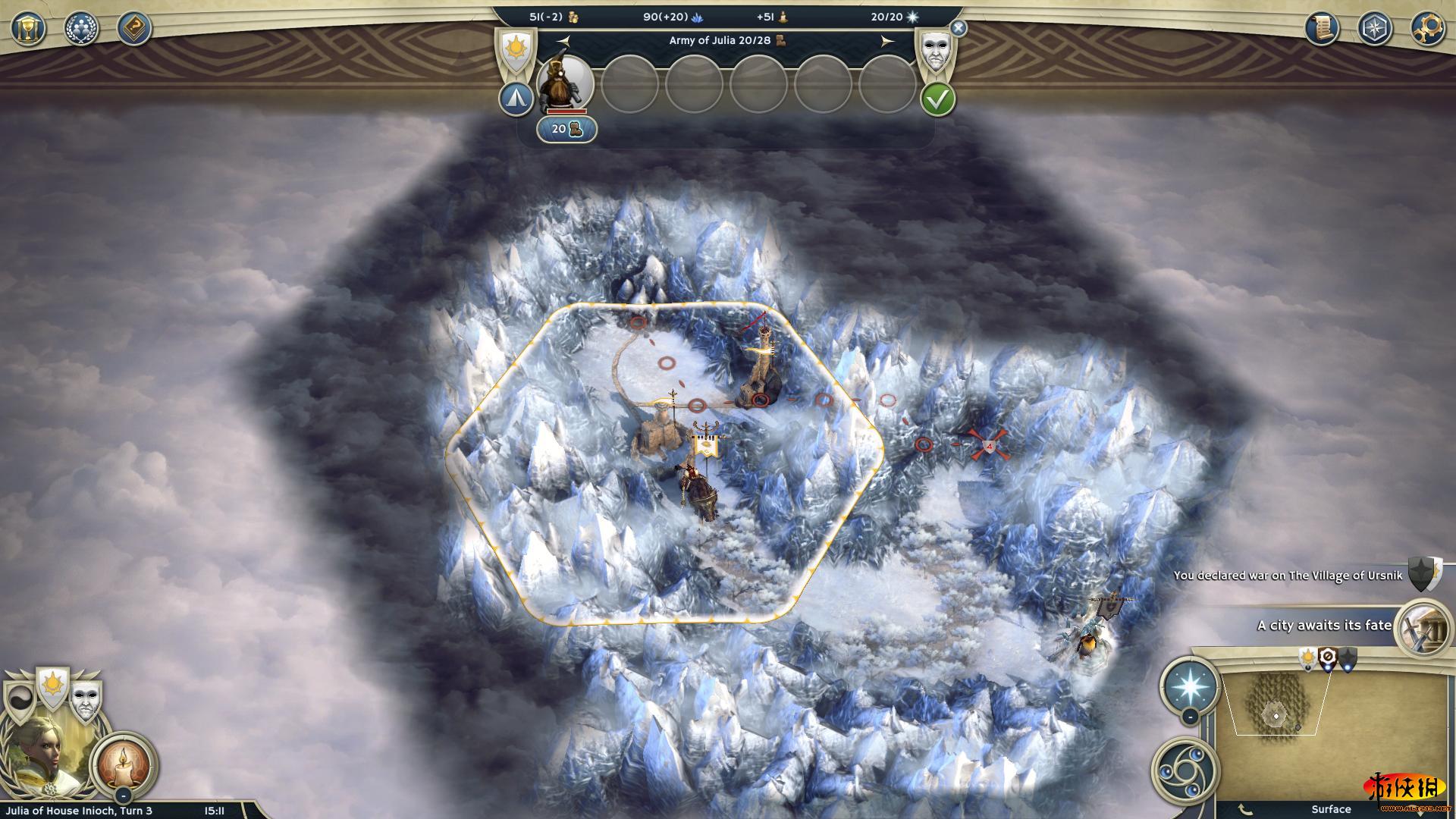Screen dimensions: 1456x819
Task: Open the gear settings menu
Action: [x=1427, y=29]
